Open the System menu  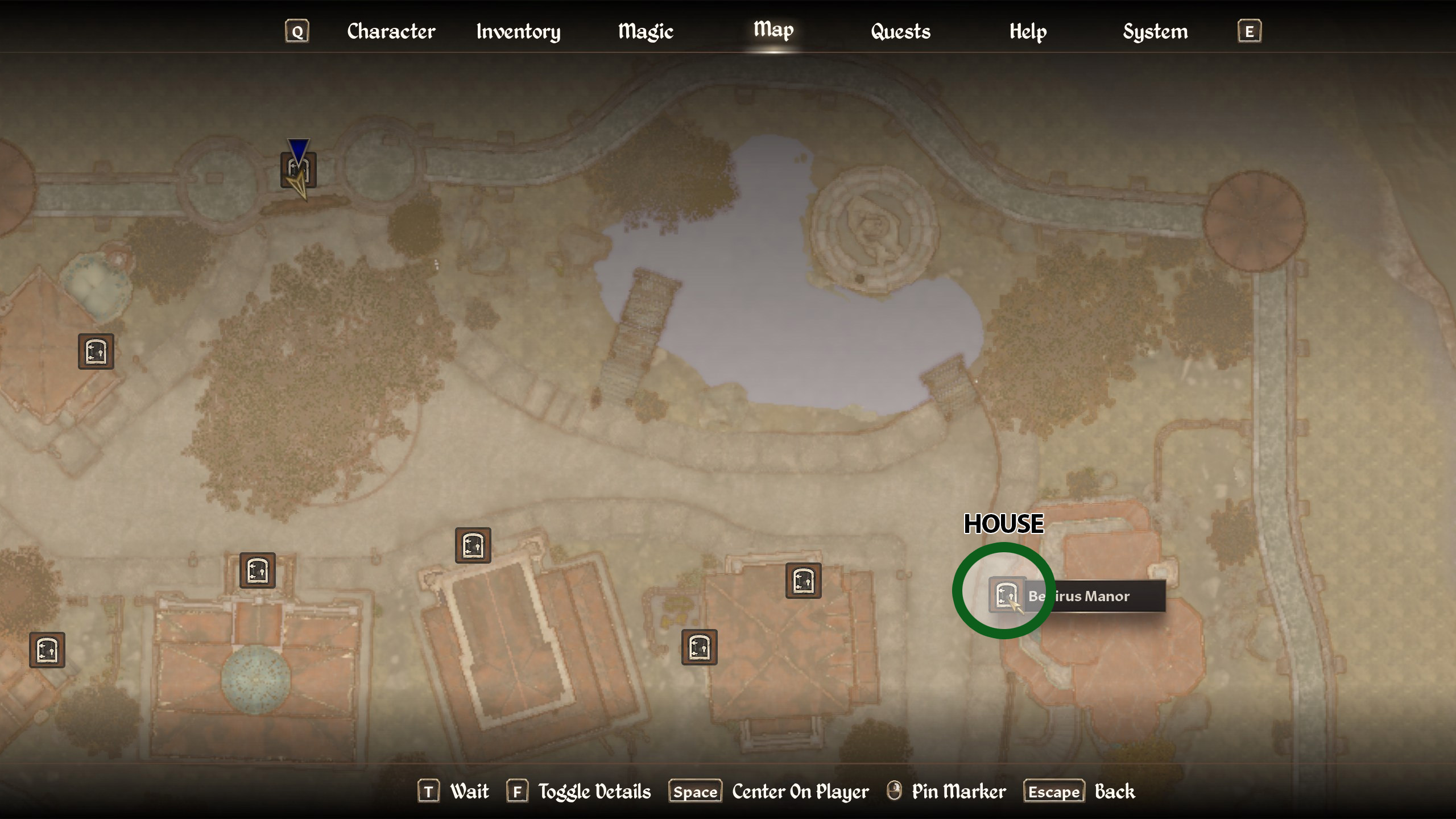point(1155,31)
